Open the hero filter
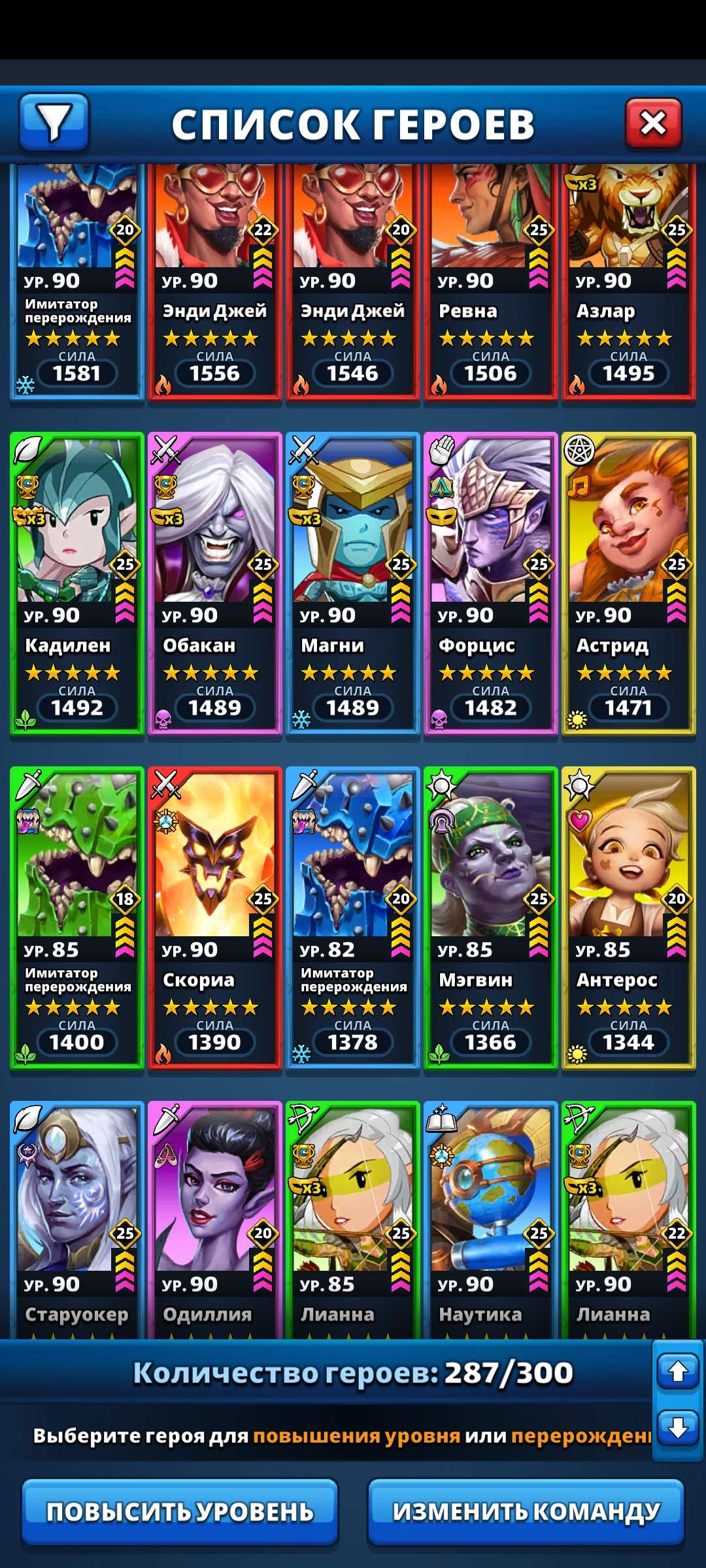706x1568 pixels. point(54,122)
